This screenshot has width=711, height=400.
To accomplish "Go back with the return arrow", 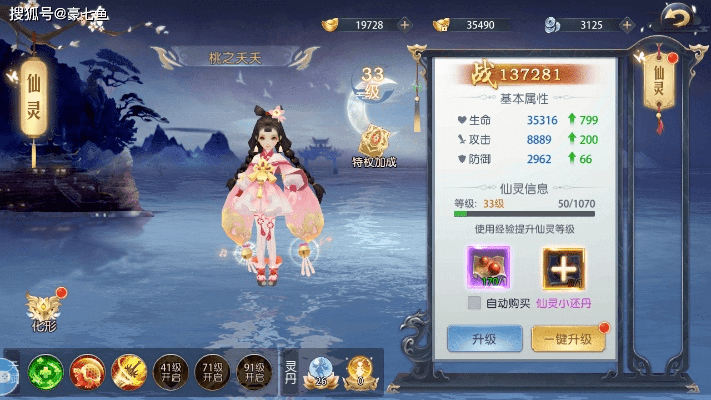I will (680, 16).
